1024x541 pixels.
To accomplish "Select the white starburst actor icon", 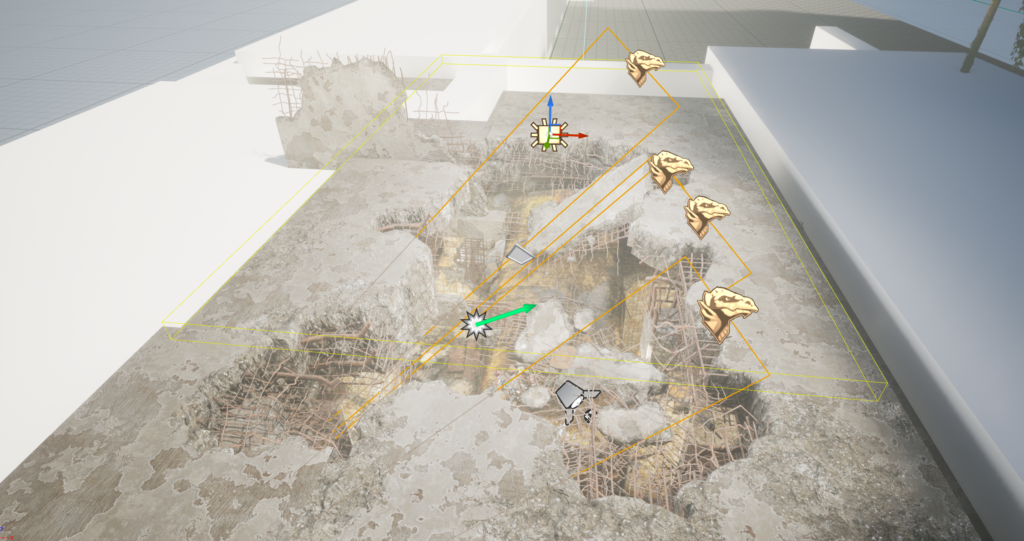I will (473, 324).
